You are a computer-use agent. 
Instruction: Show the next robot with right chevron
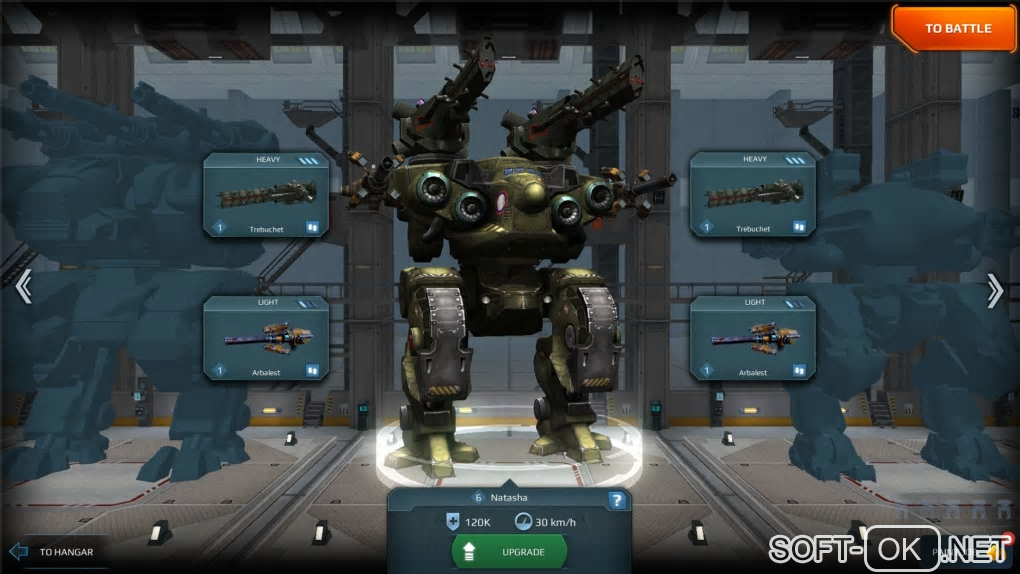pos(994,289)
